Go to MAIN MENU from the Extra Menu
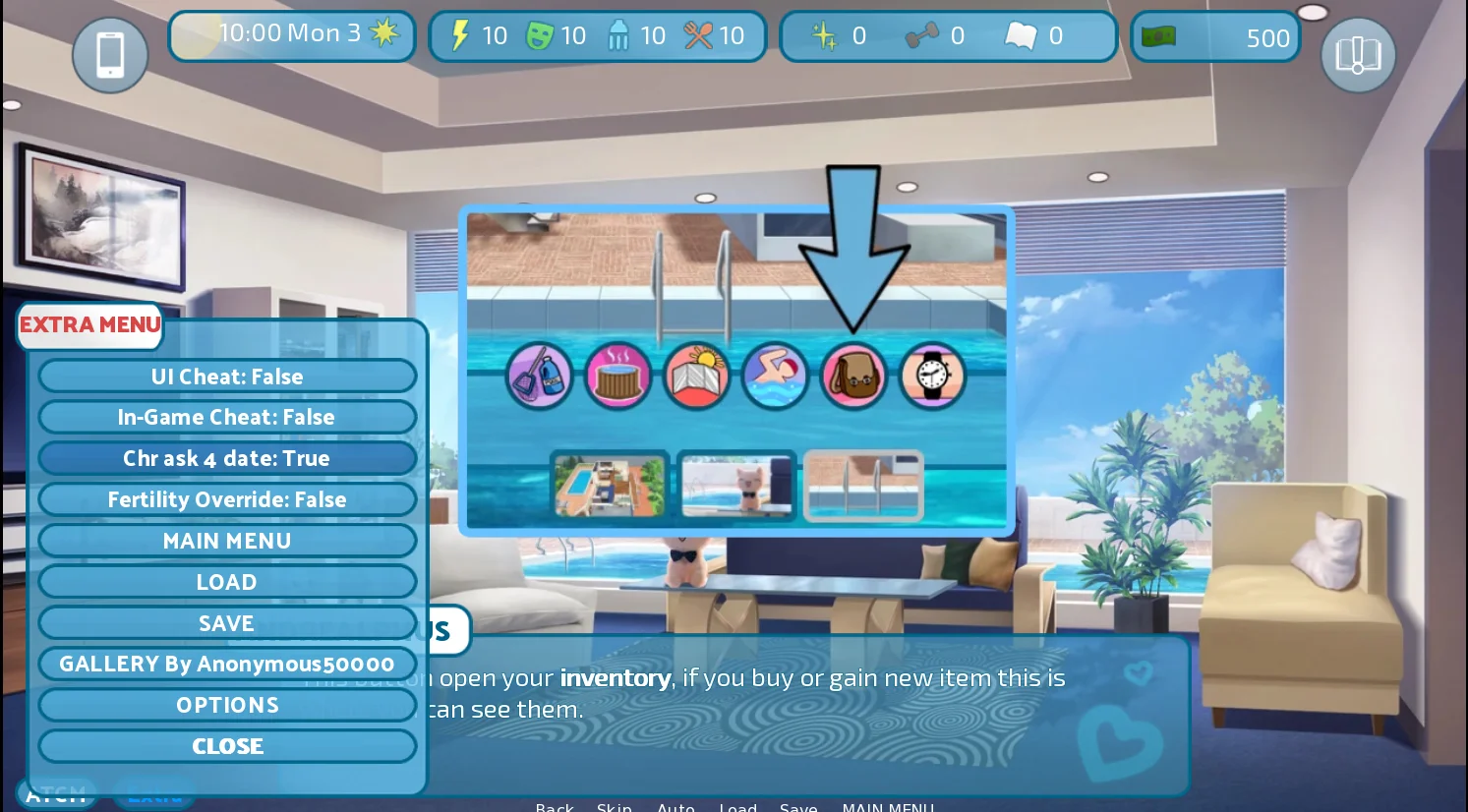Image resolution: width=1468 pixels, height=812 pixels. [x=227, y=542]
